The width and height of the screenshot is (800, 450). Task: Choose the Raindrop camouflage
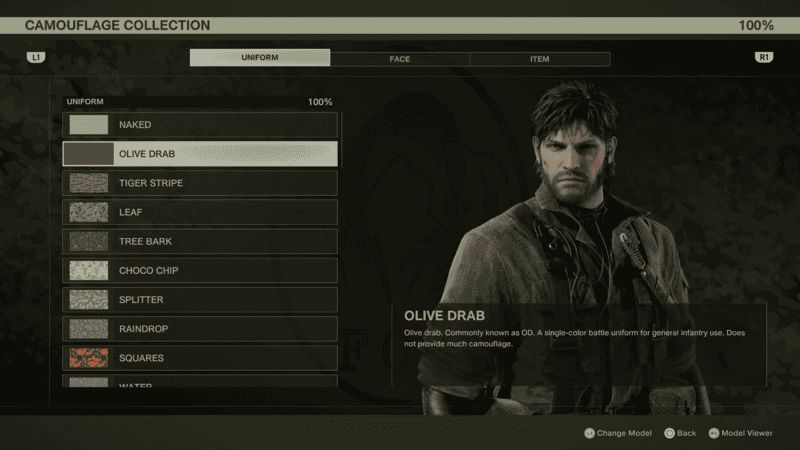[200, 328]
